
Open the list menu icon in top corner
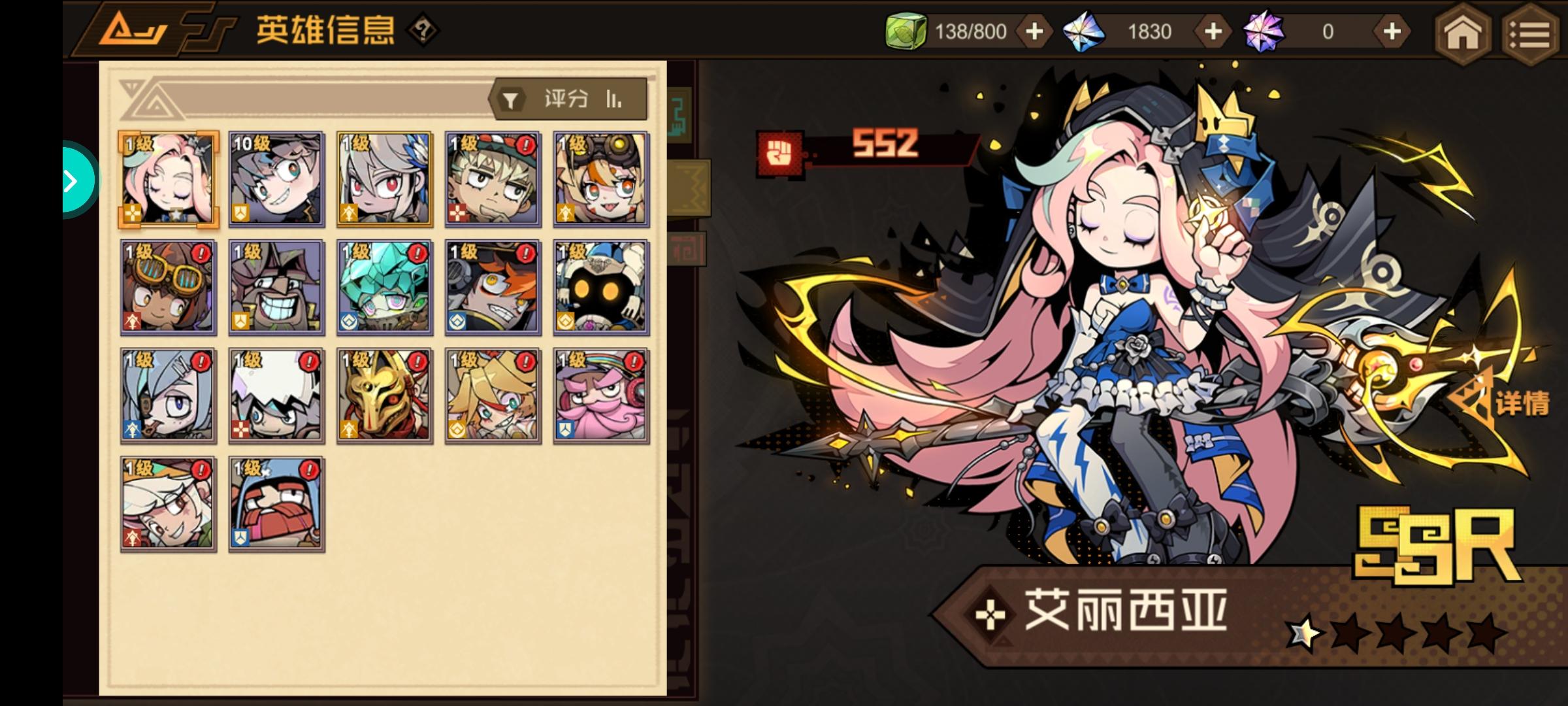[x=1532, y=35]
